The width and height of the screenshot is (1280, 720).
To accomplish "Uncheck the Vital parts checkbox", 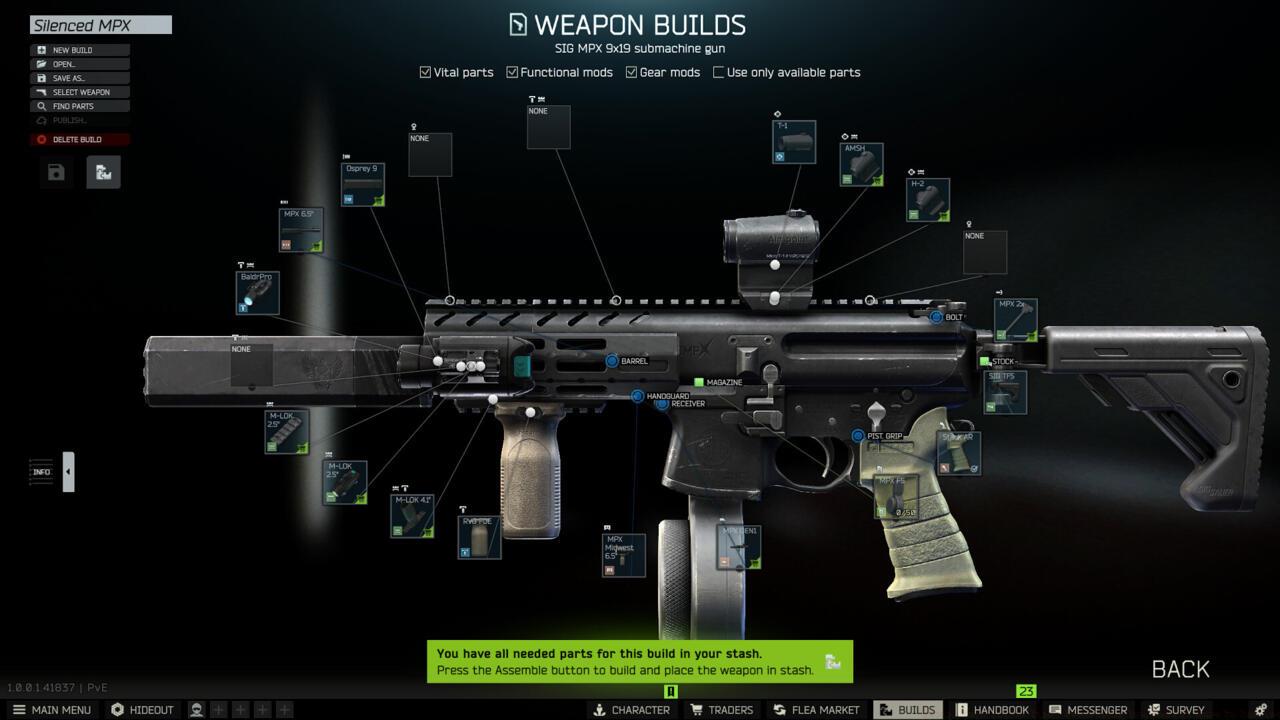I will [424, 71].
